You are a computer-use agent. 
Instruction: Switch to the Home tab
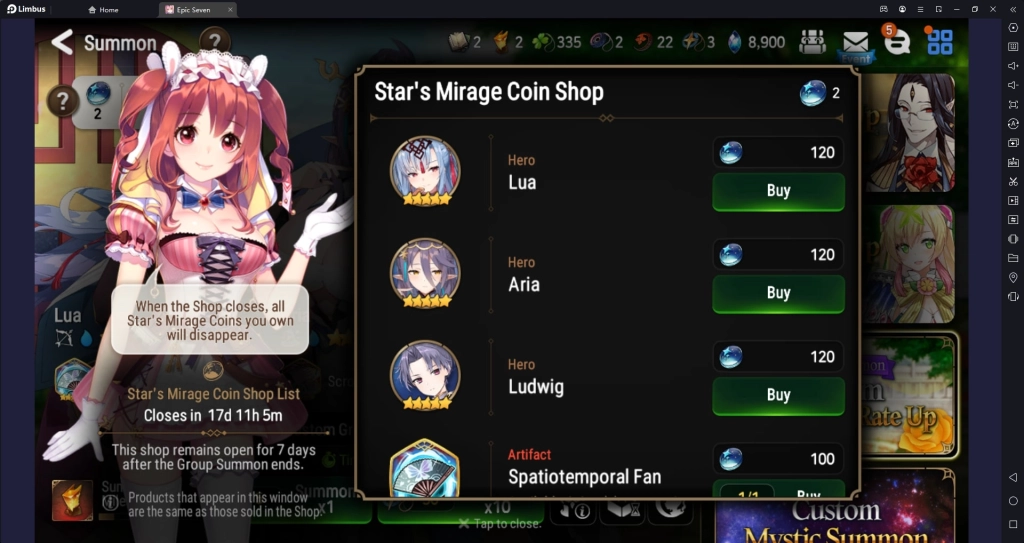tap(103, 9)
